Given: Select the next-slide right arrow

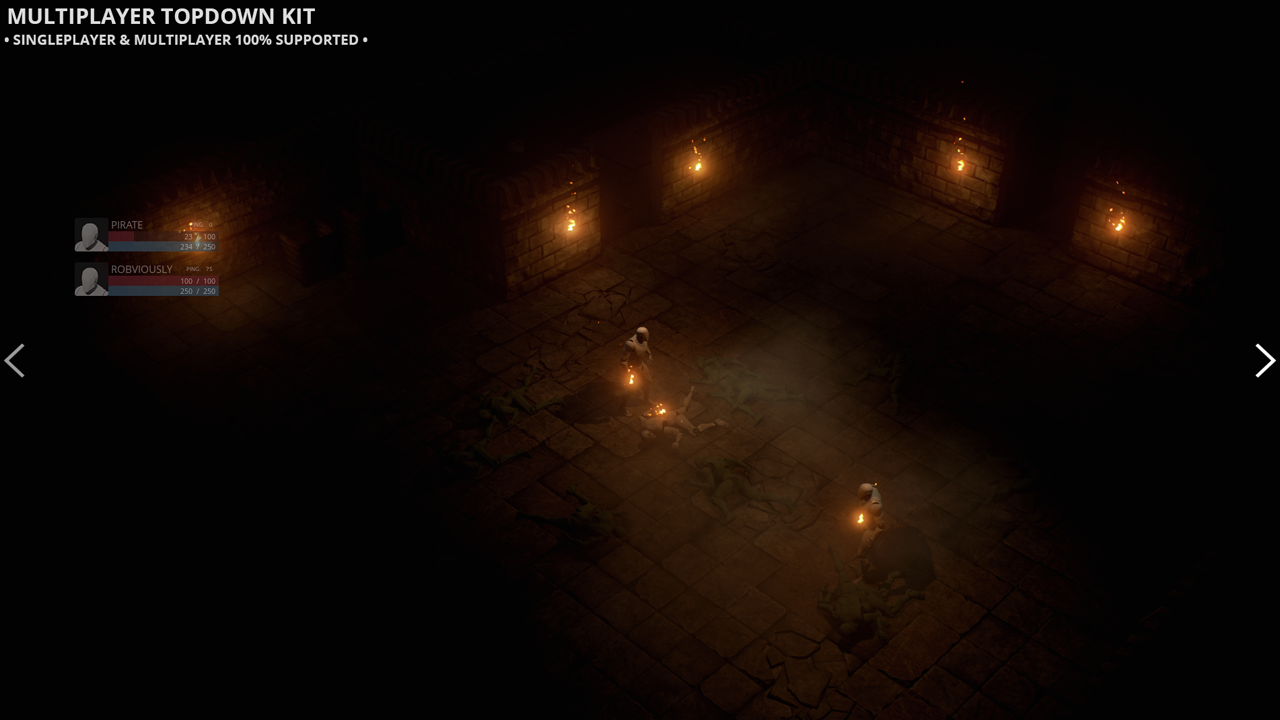Looking at the screenshot, I should pos(1264,360).
